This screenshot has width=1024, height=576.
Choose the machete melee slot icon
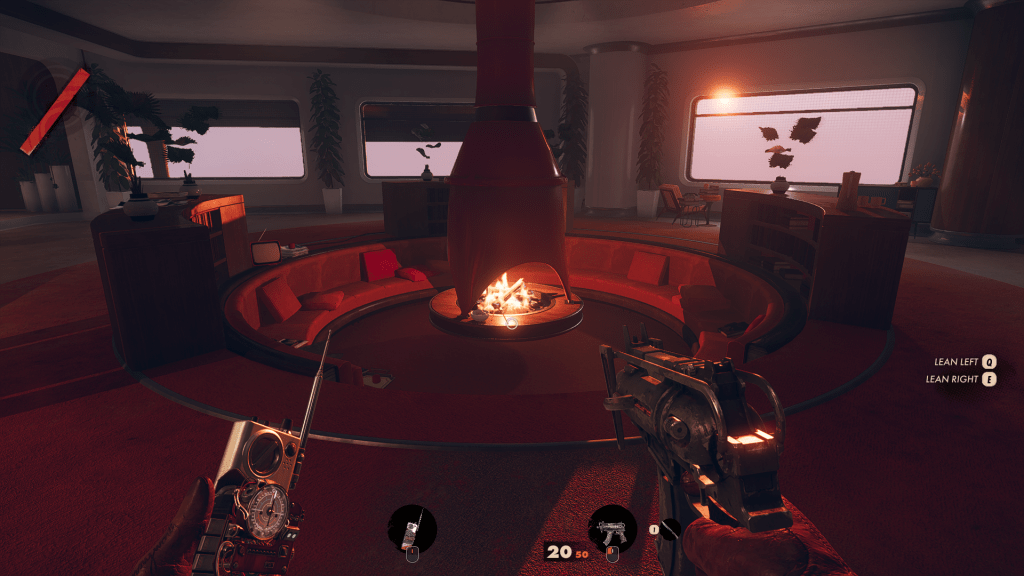(x=670, y=530)
